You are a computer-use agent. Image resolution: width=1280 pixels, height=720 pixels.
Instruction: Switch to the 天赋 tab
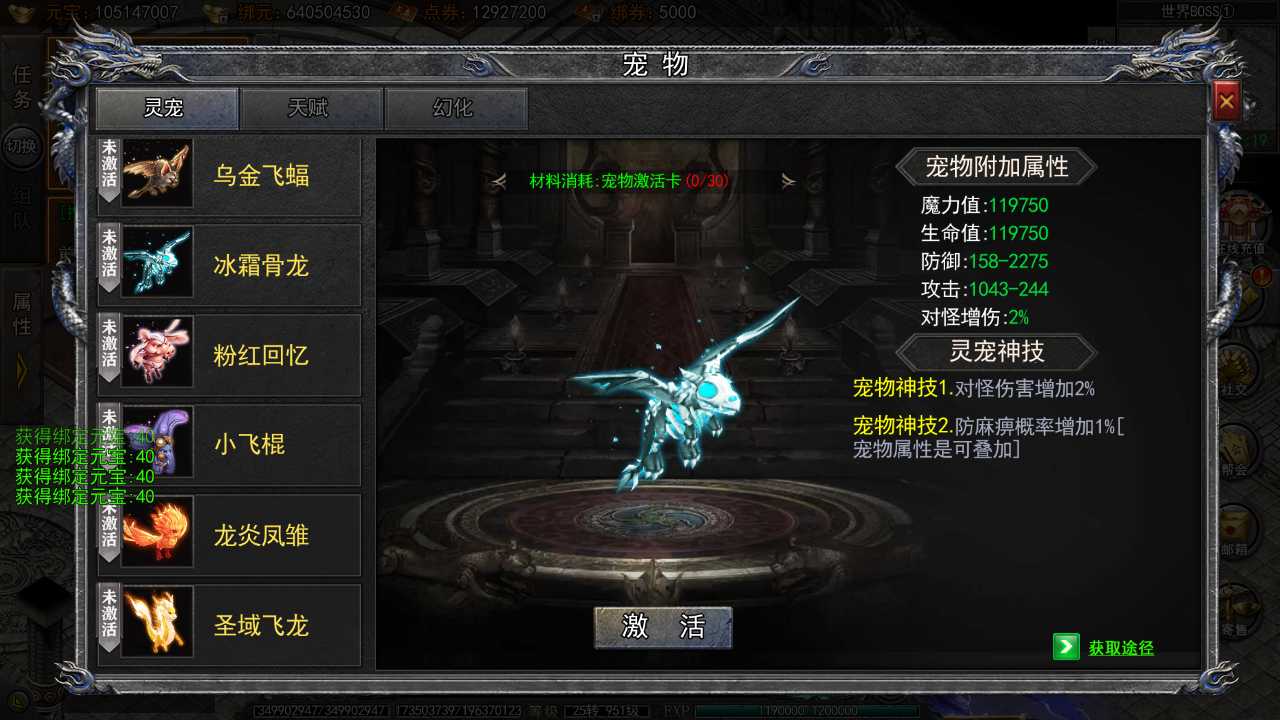(x=311, y=108)
